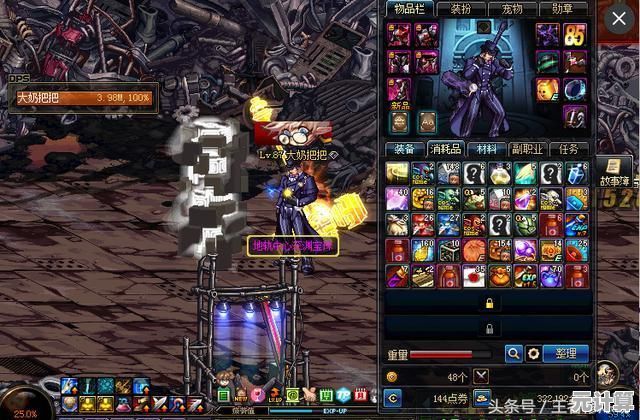Click the first locked inventory row padlock
640x420 pixels.
pyautogui.click(x=490, y=302)
